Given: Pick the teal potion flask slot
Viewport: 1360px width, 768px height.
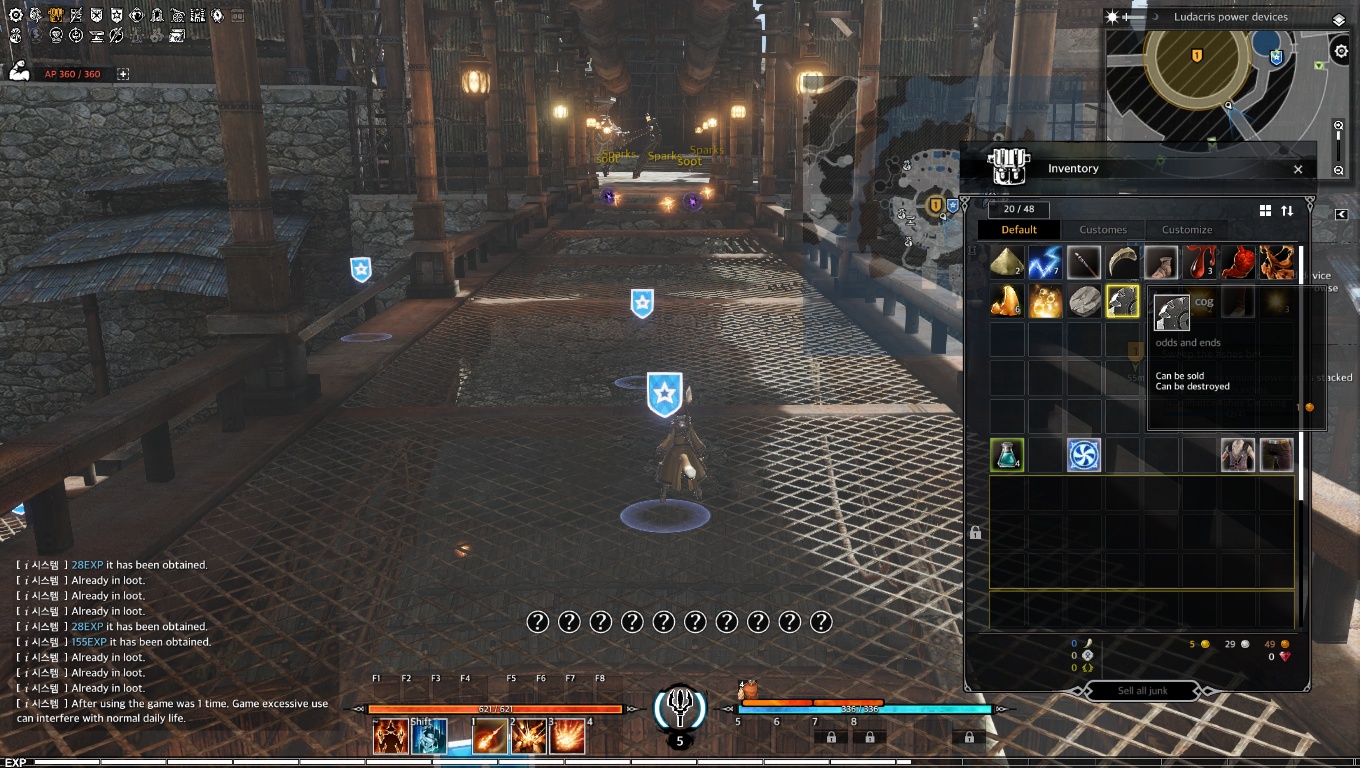Looking at the screenshot, I should coord(1007,455).
